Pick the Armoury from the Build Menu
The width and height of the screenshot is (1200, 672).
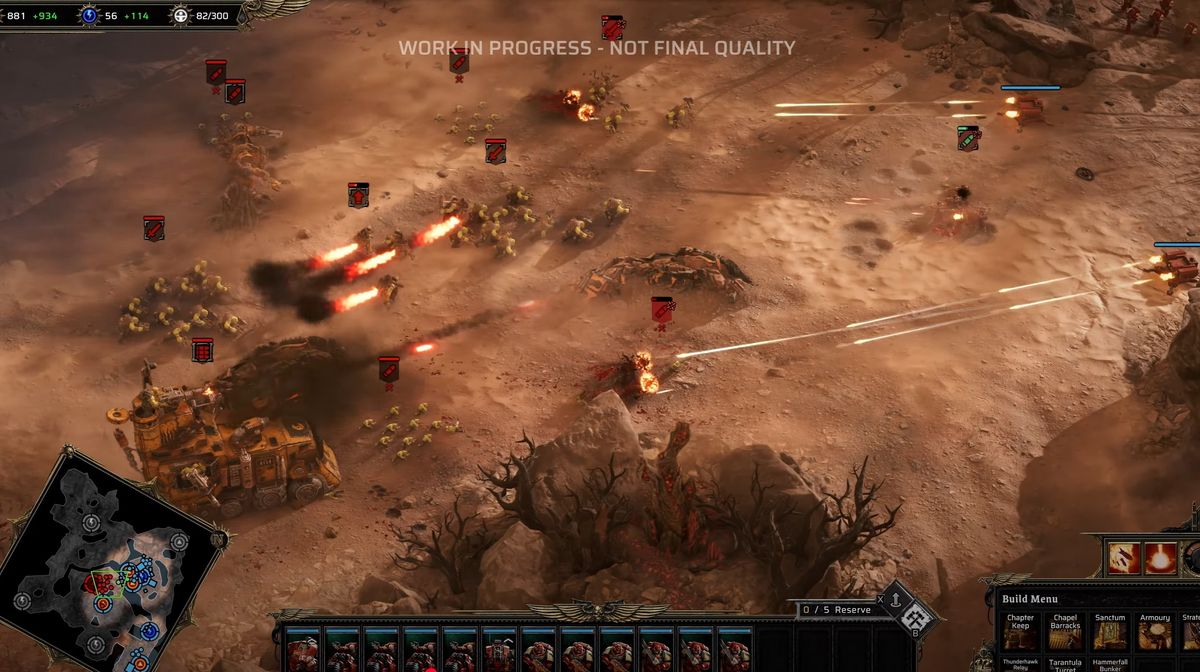click(x=1154, y=634)
